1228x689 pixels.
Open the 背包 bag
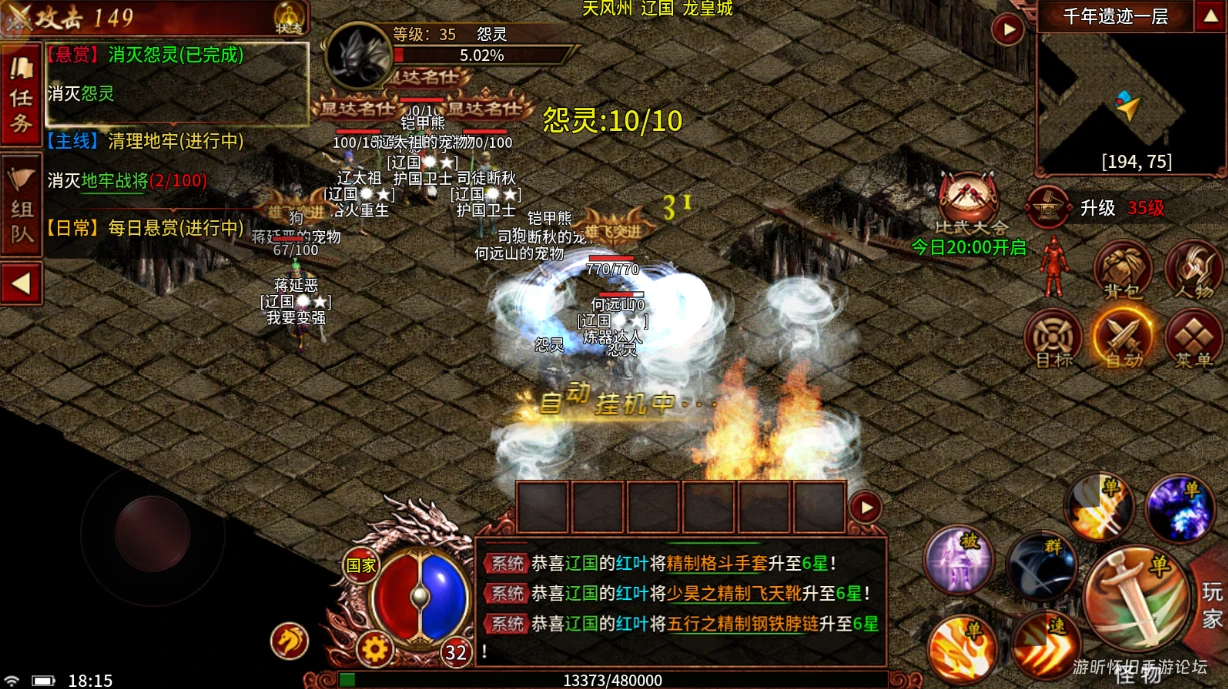pyautogui.click(x=1122, y=270)
